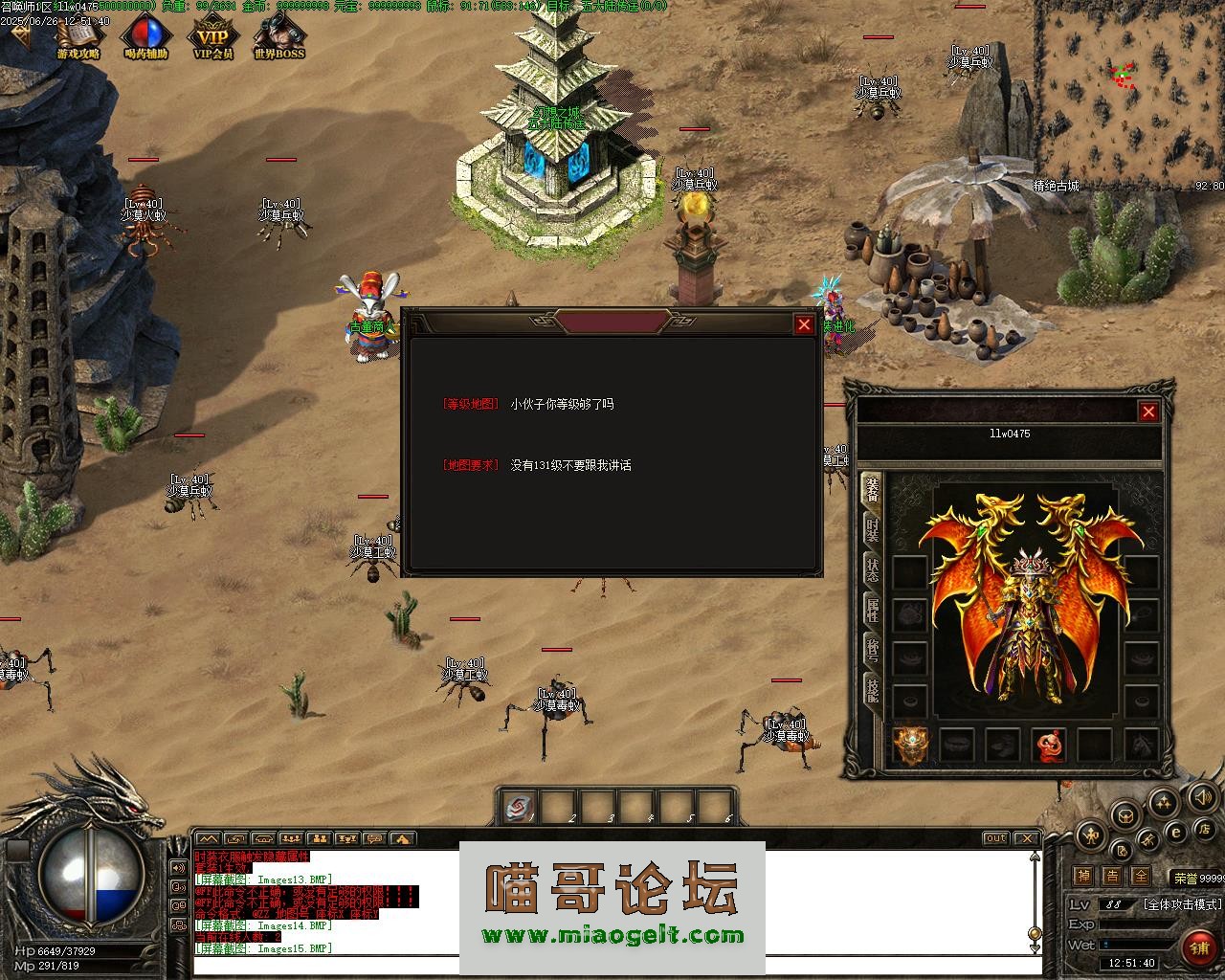
Task: Switch to the 时装 costume tab
Action: (x=872, y=529)
